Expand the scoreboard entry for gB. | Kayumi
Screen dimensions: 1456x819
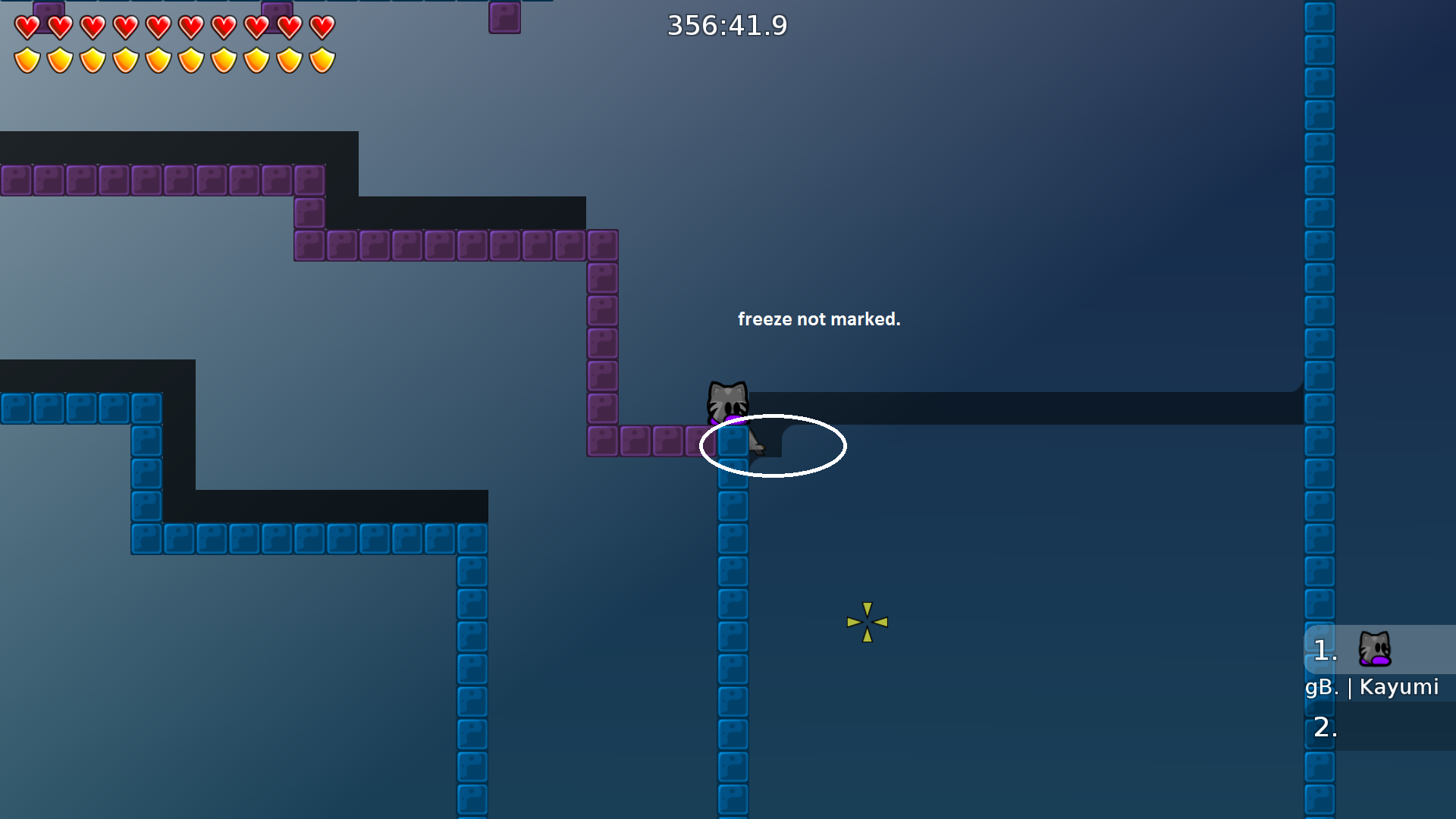coord(1373,687)
